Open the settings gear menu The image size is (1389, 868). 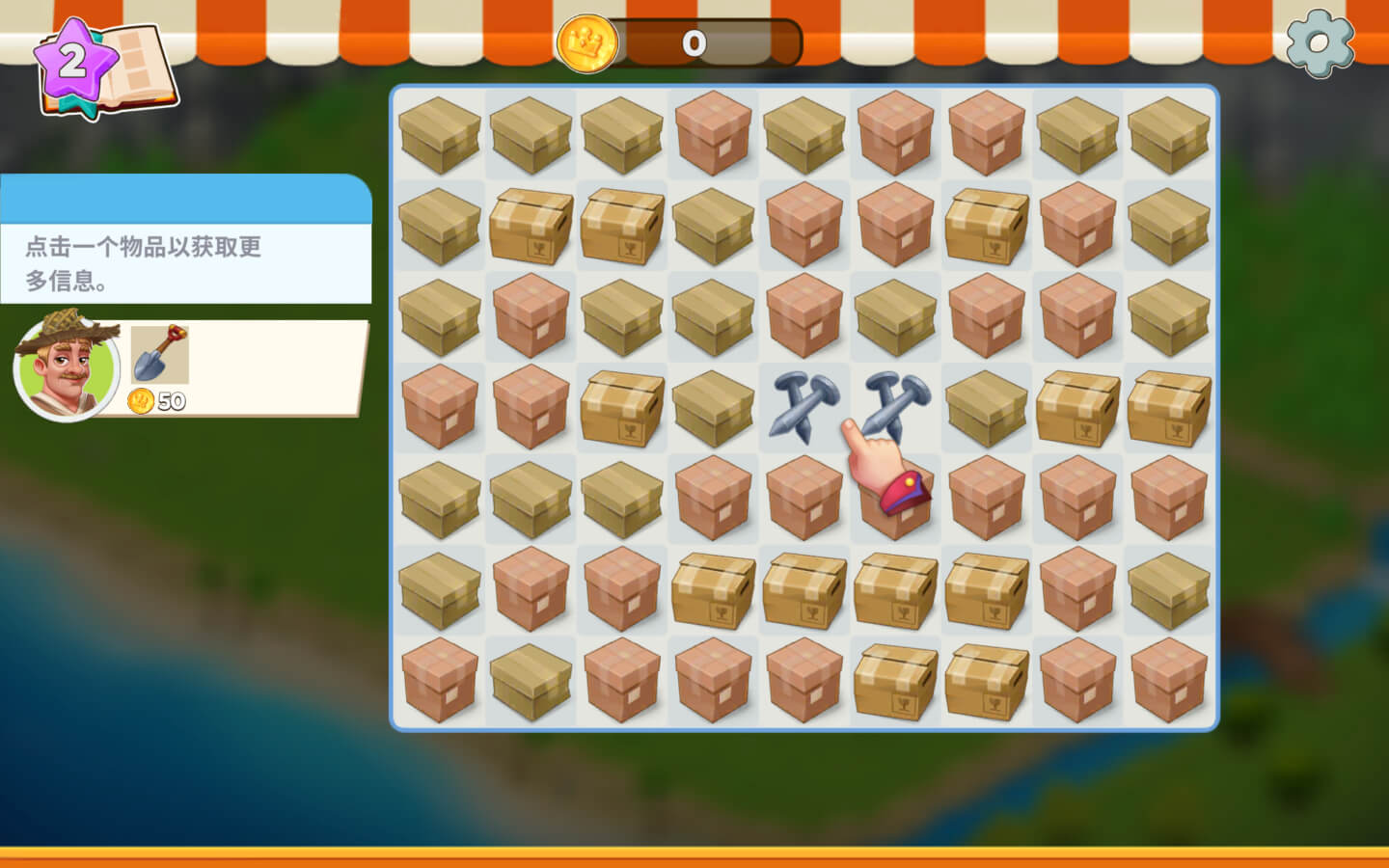[x=1320, y=43]
